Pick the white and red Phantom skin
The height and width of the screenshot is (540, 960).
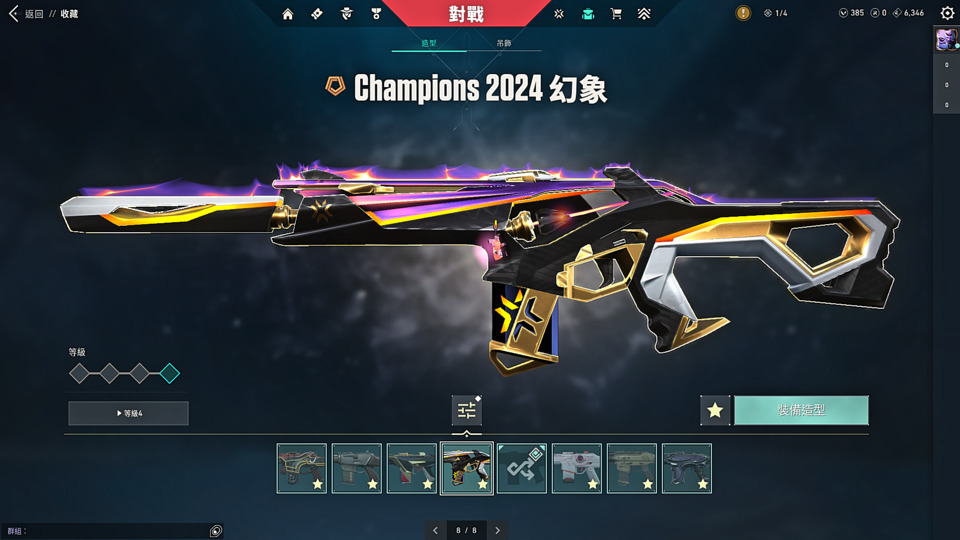coord(577,468)
